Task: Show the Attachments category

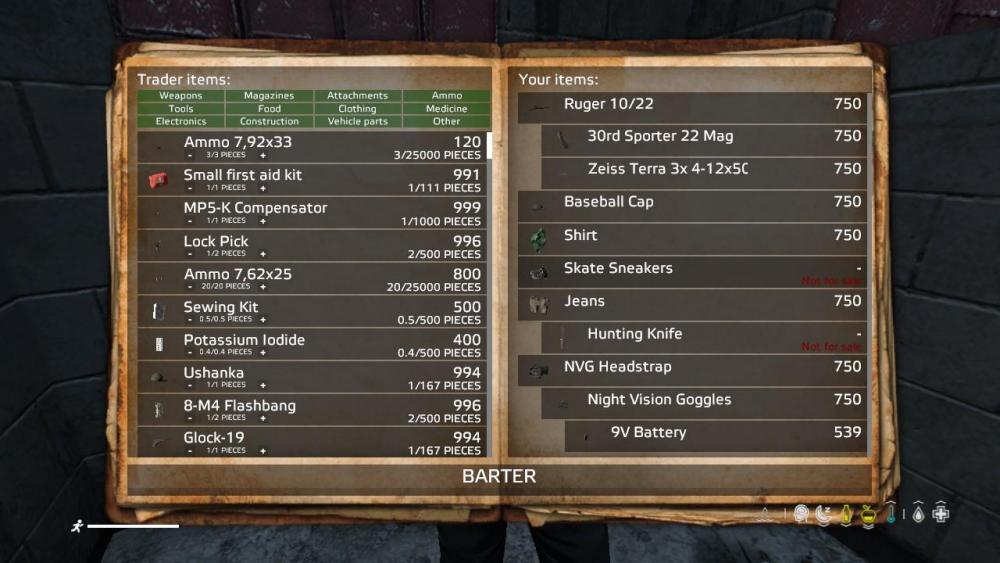Action: point(357,96)
